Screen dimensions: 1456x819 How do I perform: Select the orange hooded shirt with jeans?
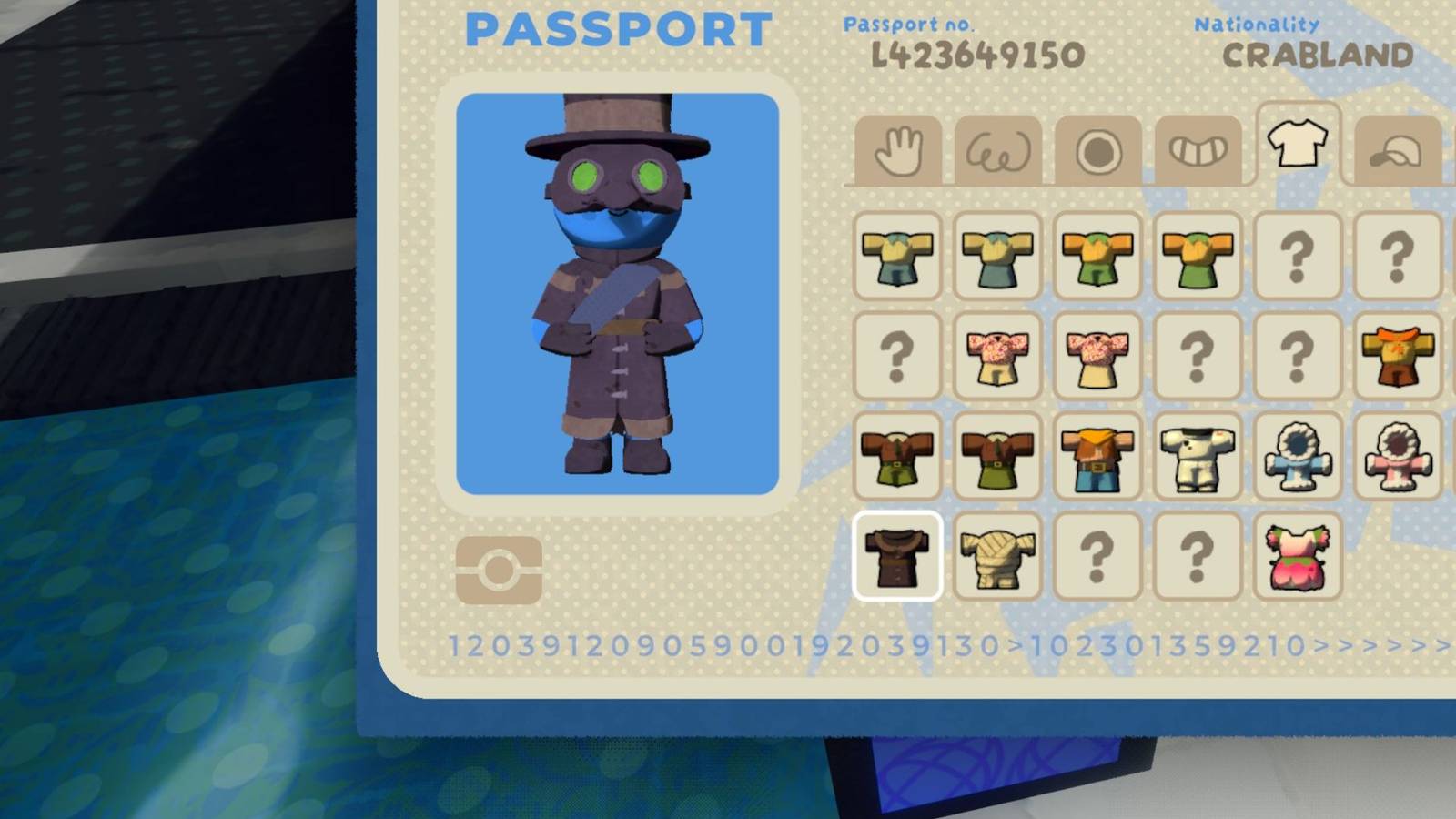coord(1097,460)
